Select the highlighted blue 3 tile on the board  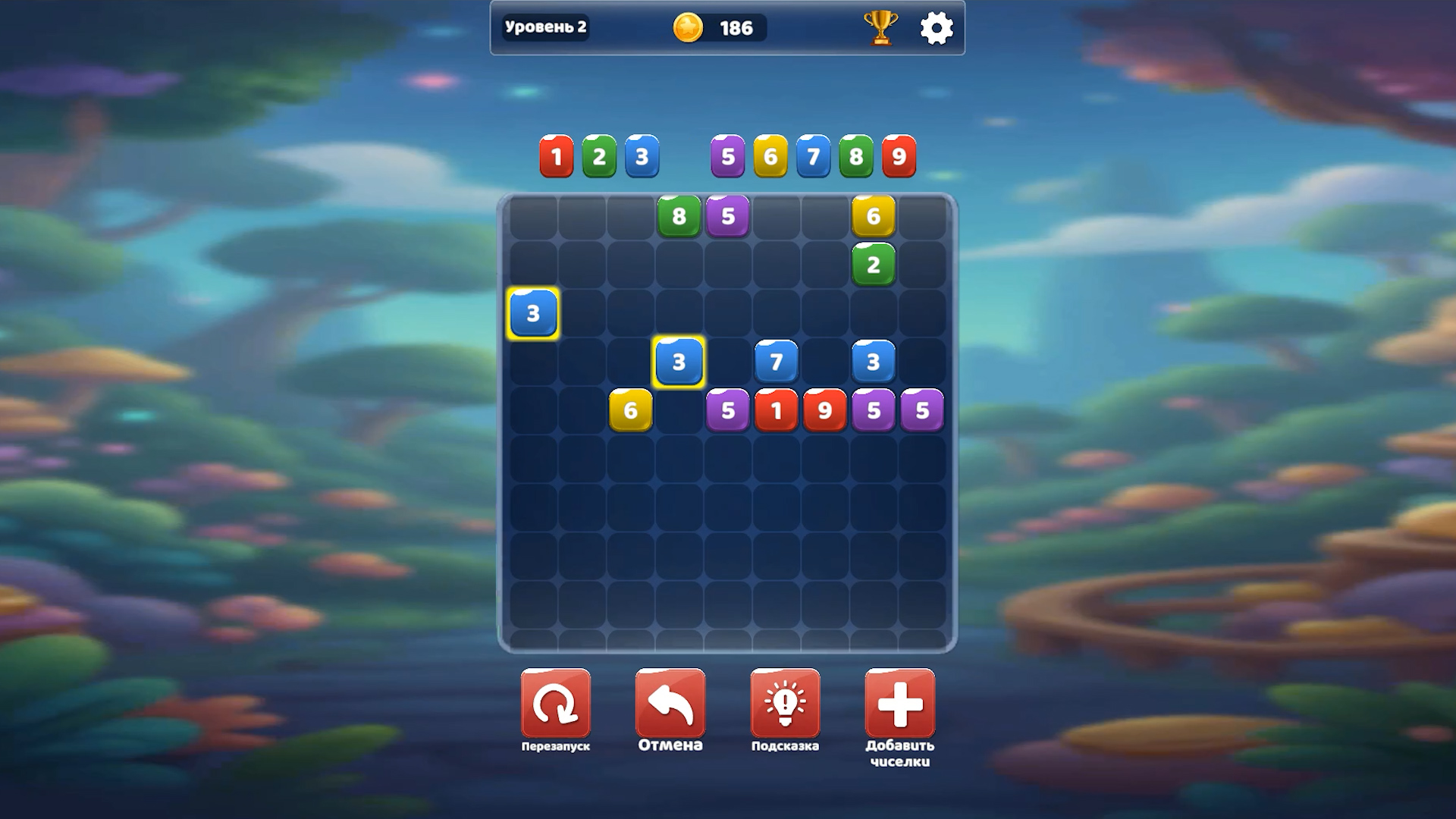(532, 312)
